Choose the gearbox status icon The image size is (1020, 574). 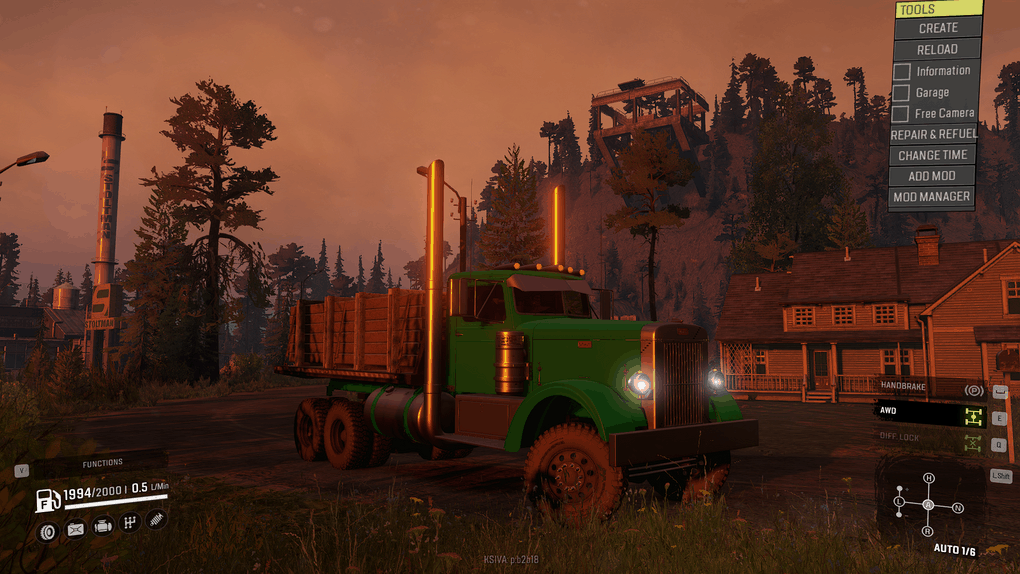(x=129, y=522)
